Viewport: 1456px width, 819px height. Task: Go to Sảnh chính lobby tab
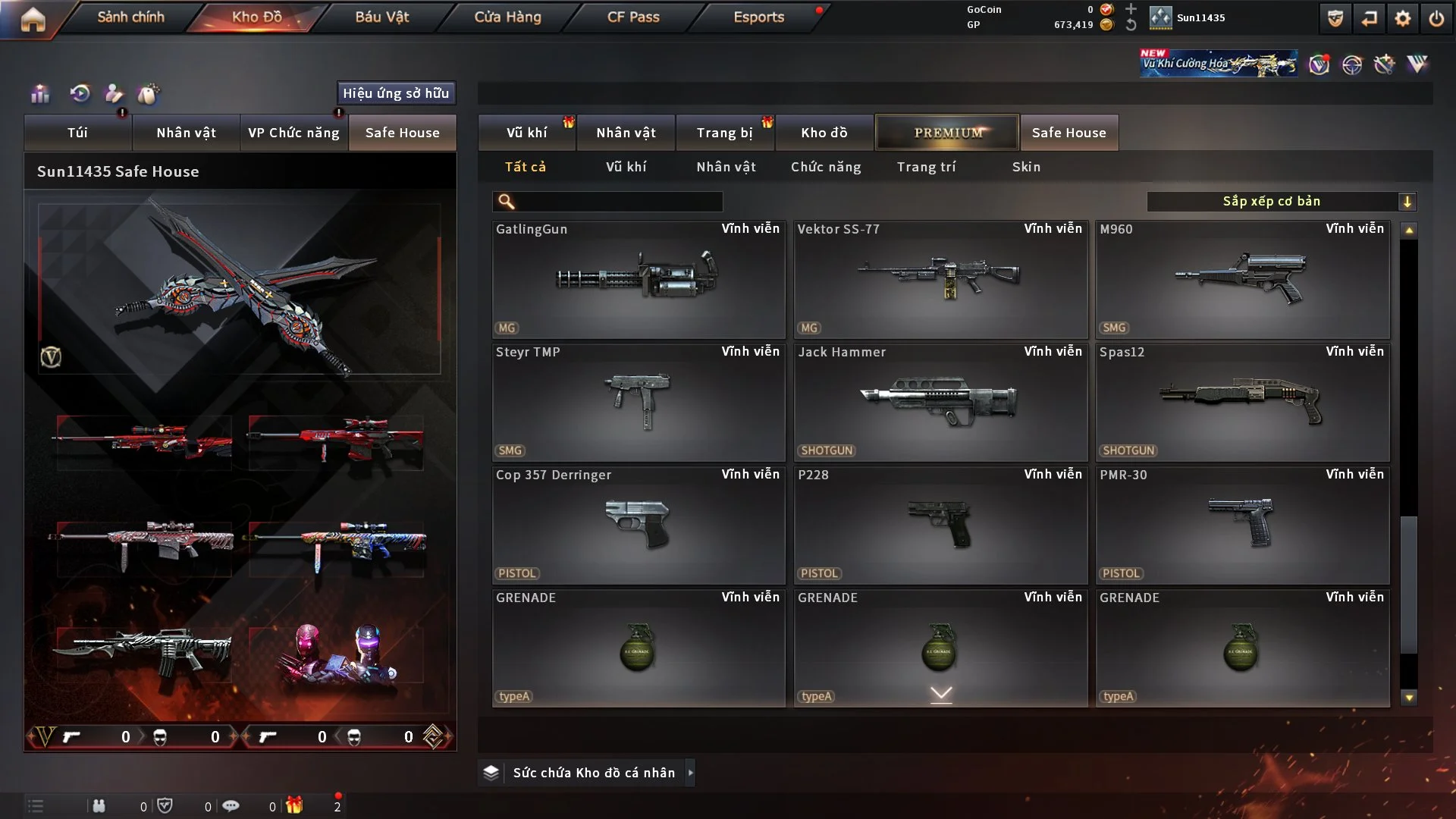point(130,17)
